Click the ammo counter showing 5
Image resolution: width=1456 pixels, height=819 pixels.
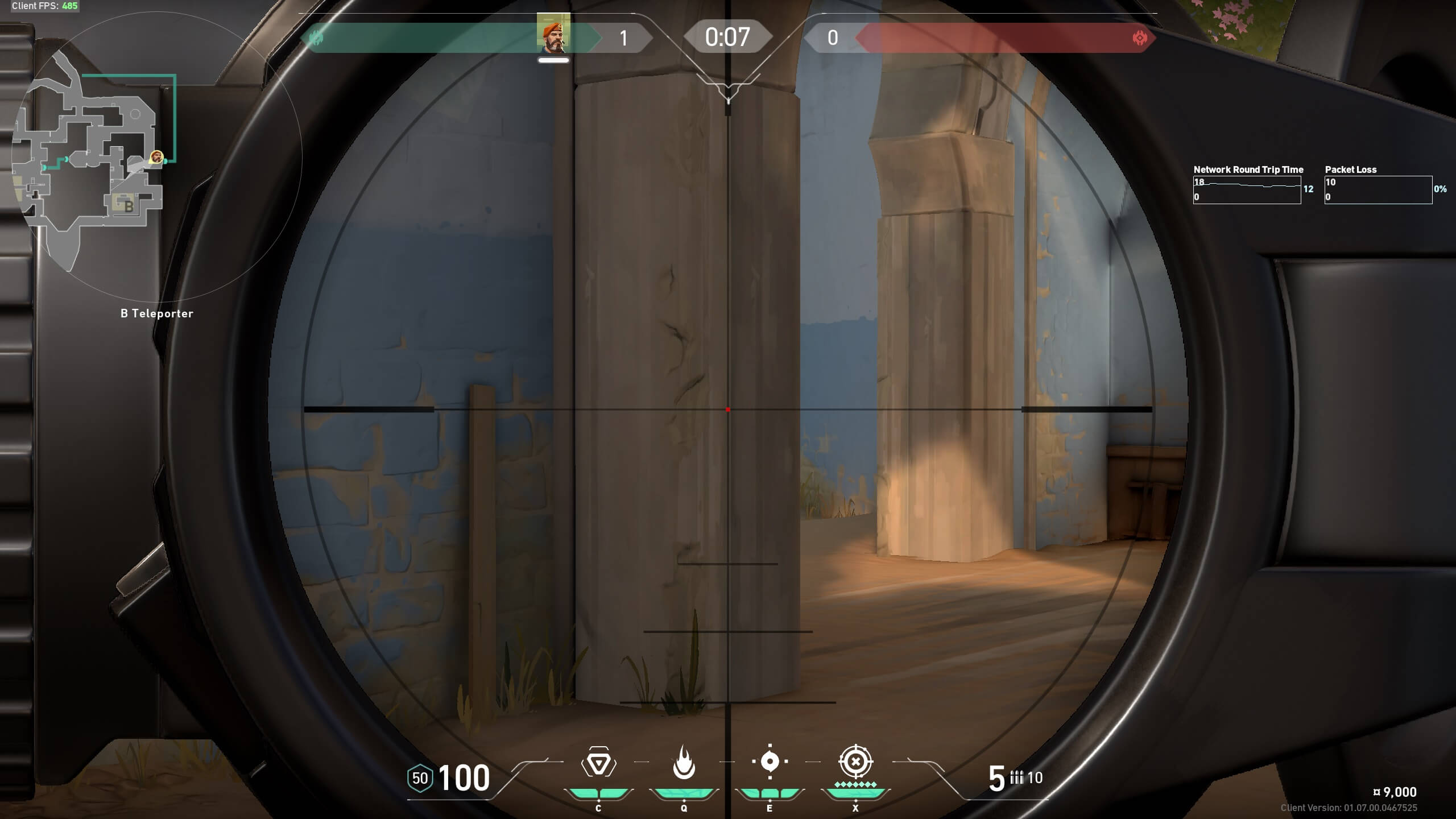[996, 777]
